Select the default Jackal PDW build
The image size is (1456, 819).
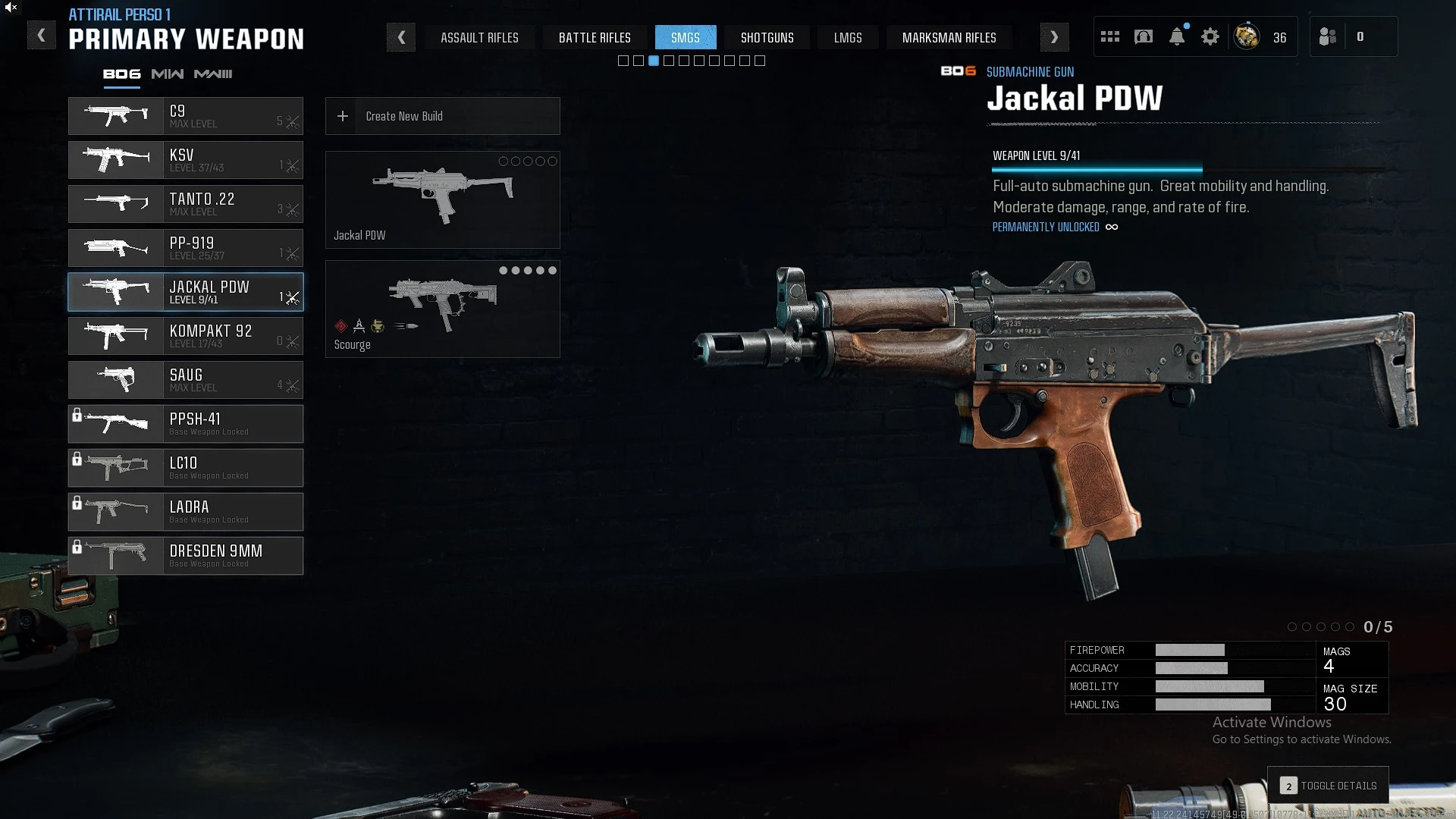[x=443, y=199]
